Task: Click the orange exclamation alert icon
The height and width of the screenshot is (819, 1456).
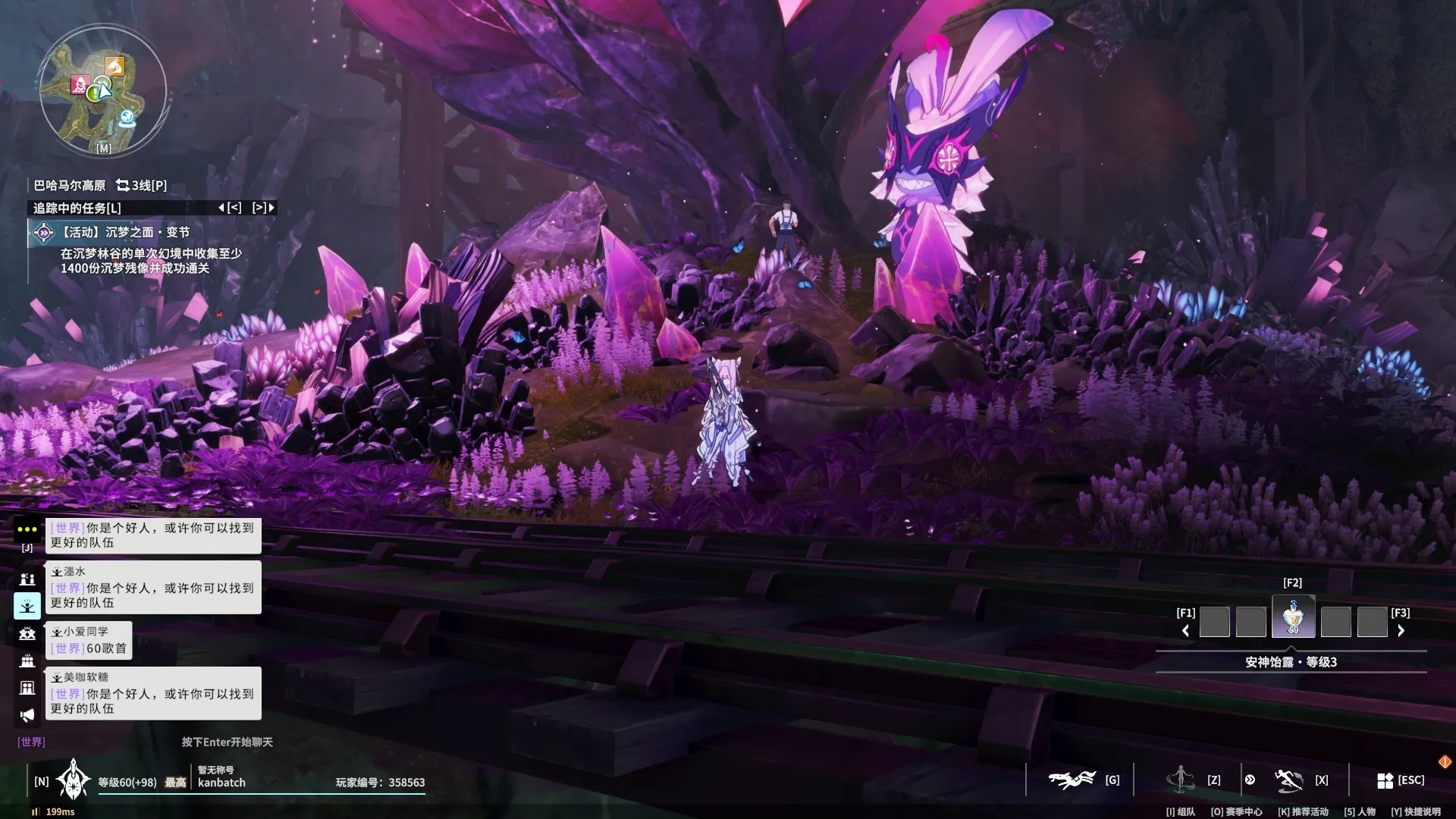Action: (1445, 761)
